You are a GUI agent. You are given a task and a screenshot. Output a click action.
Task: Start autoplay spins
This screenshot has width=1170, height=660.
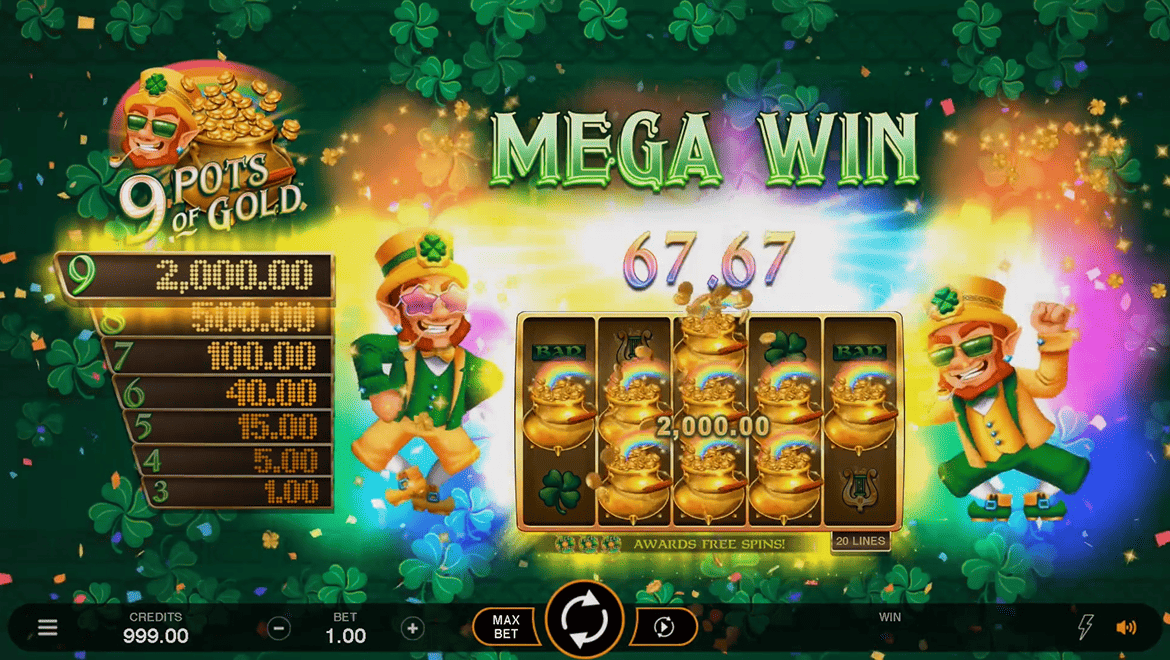[663, 627]
